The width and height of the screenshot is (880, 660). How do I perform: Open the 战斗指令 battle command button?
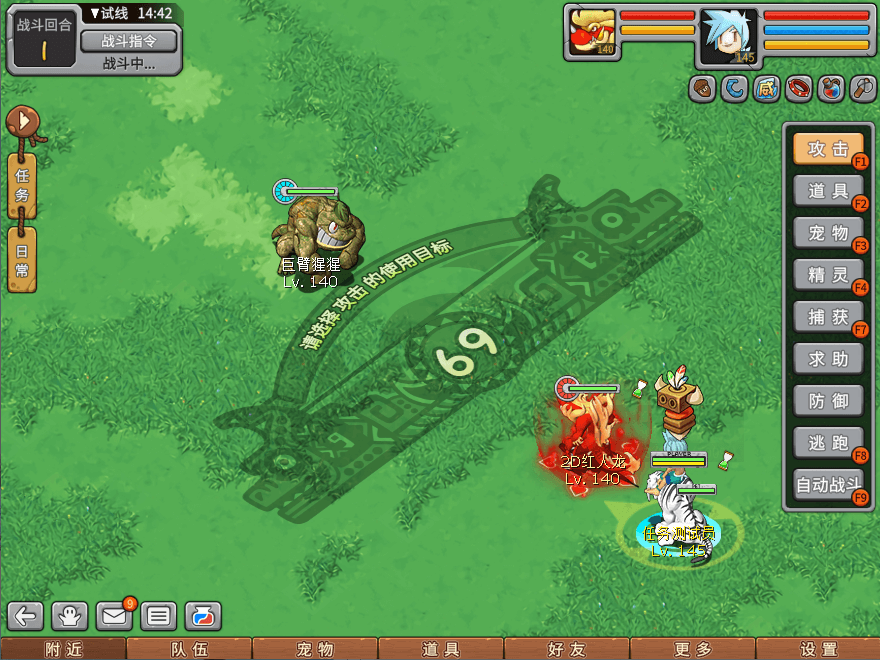[127, 41]
